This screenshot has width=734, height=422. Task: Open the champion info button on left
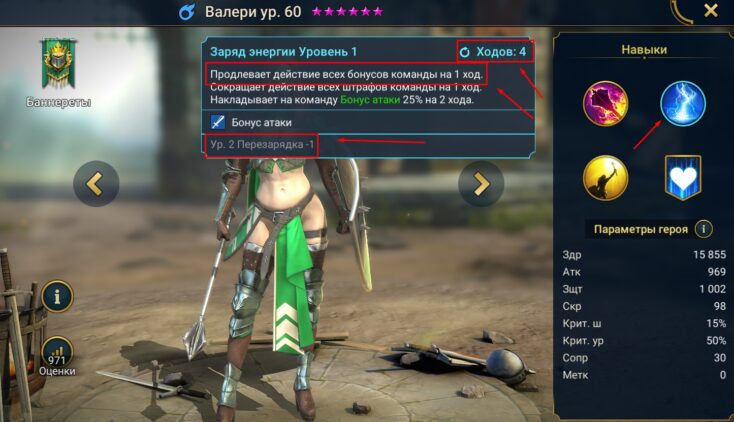pos(57,296)
